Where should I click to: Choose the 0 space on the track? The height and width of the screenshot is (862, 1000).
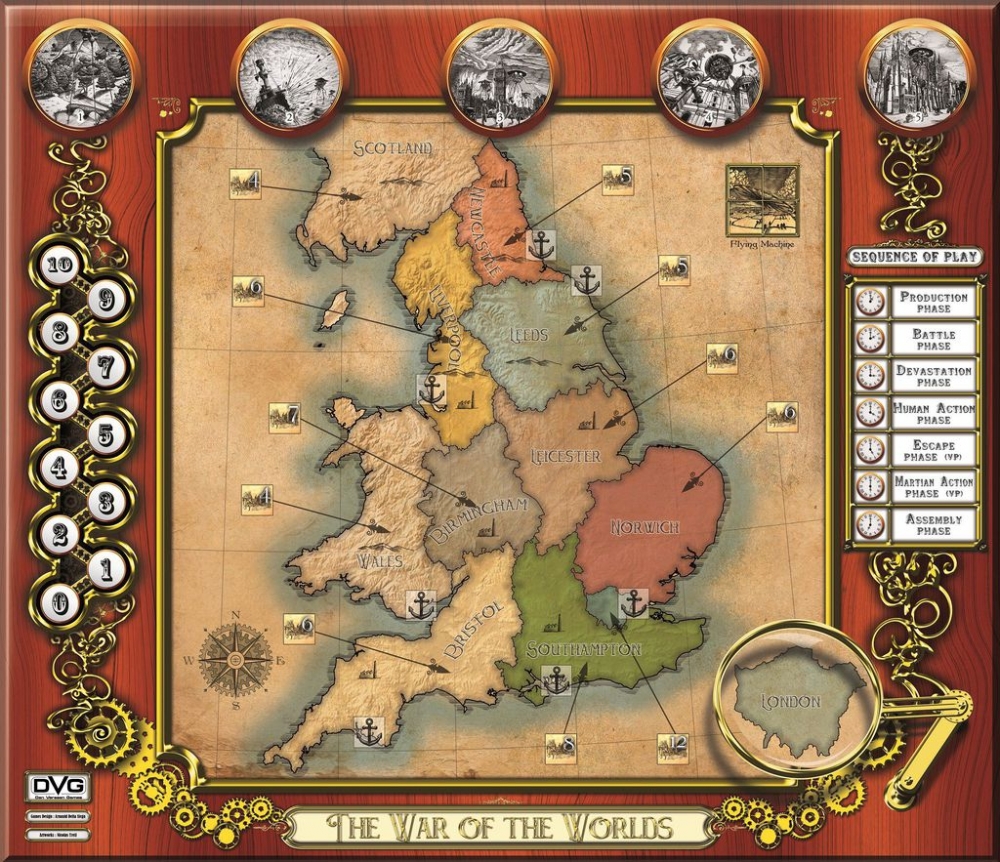click(x=60, y=603)
